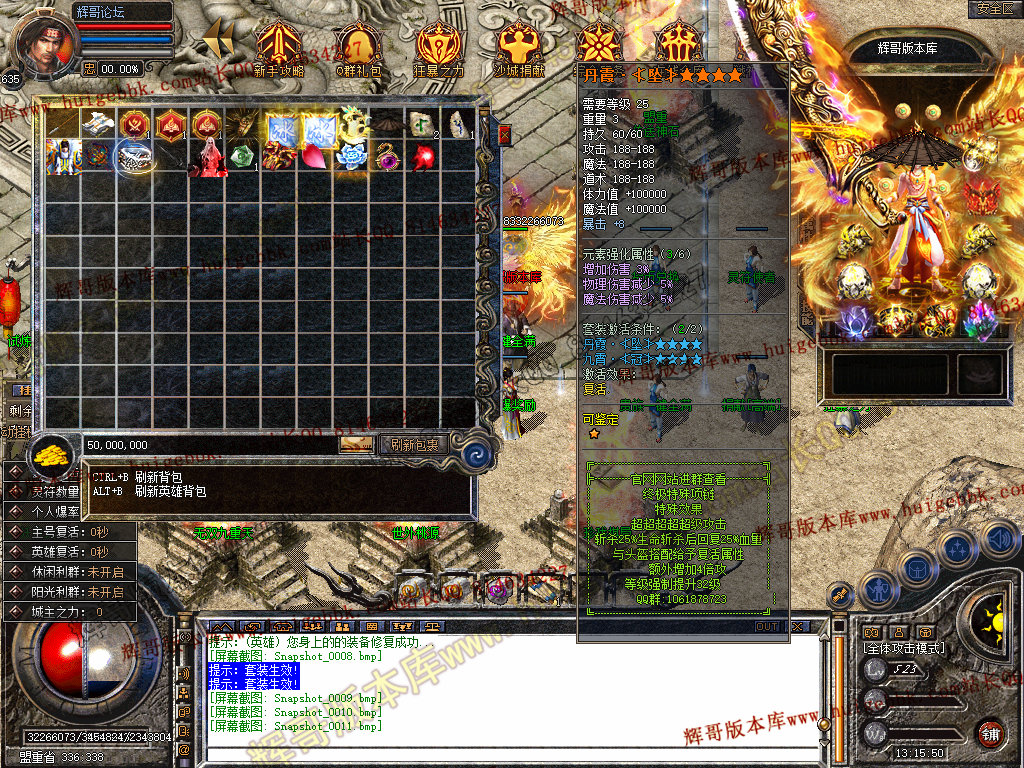Close the inventory bag window
The height and width of the screenshot is (768, 1024).
click(505, 134)
